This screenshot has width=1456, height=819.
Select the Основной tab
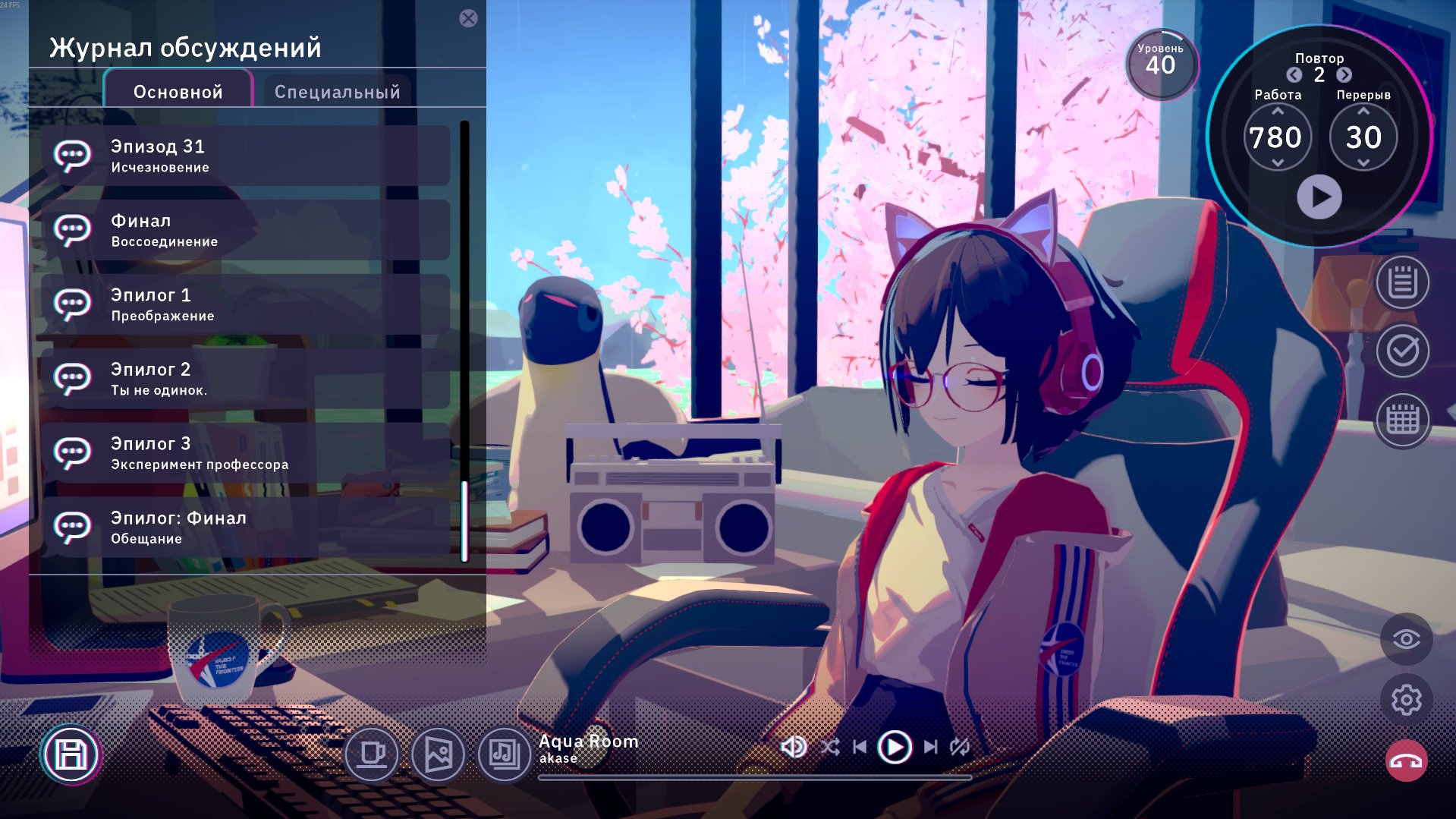[178, 92]
